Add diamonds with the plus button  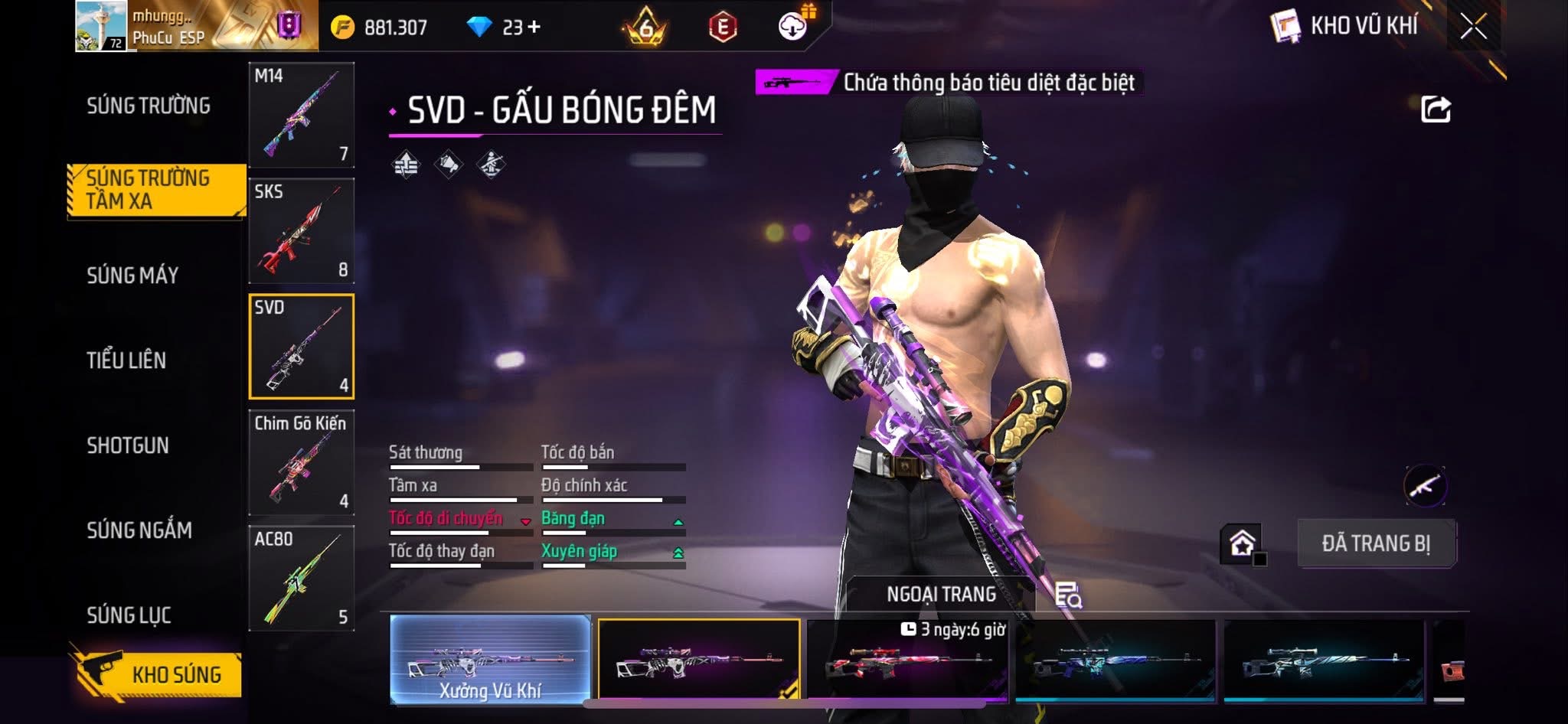tap(534, 28)
